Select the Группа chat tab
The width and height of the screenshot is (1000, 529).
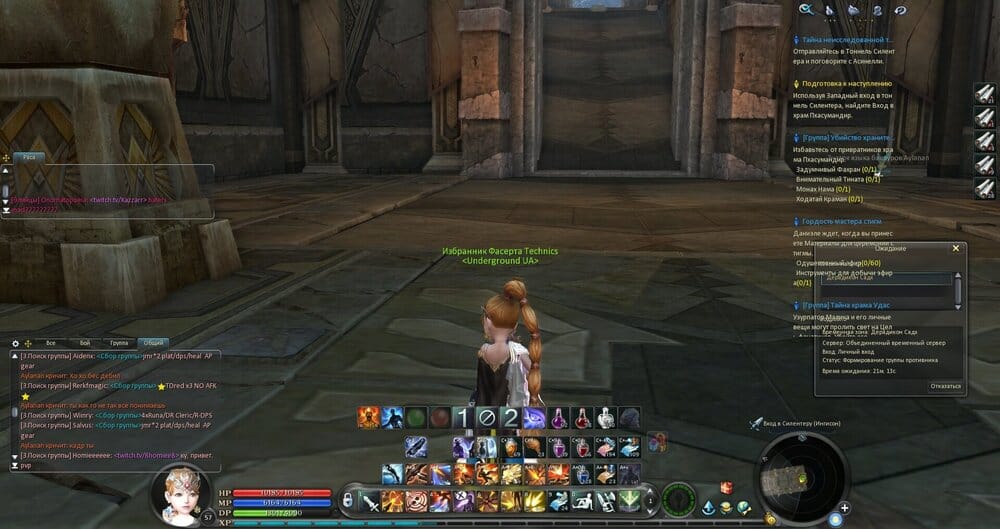[x=118, y=343]
